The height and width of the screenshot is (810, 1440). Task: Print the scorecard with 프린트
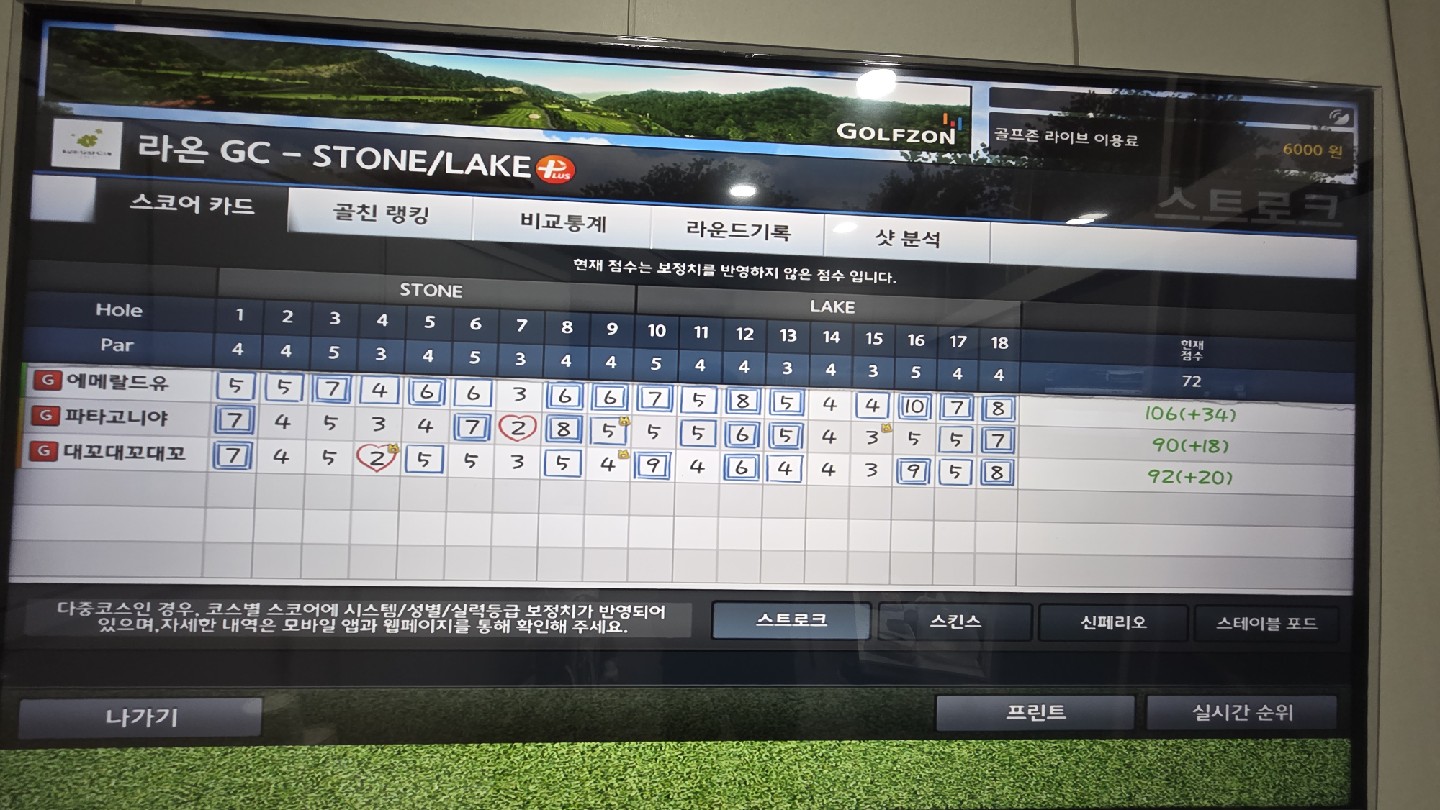pos(1035,713)
